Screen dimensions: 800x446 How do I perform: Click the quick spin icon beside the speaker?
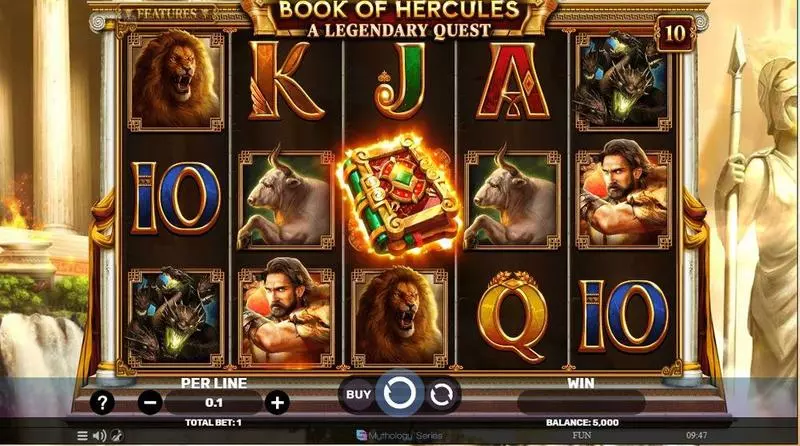tap(116, 436)
